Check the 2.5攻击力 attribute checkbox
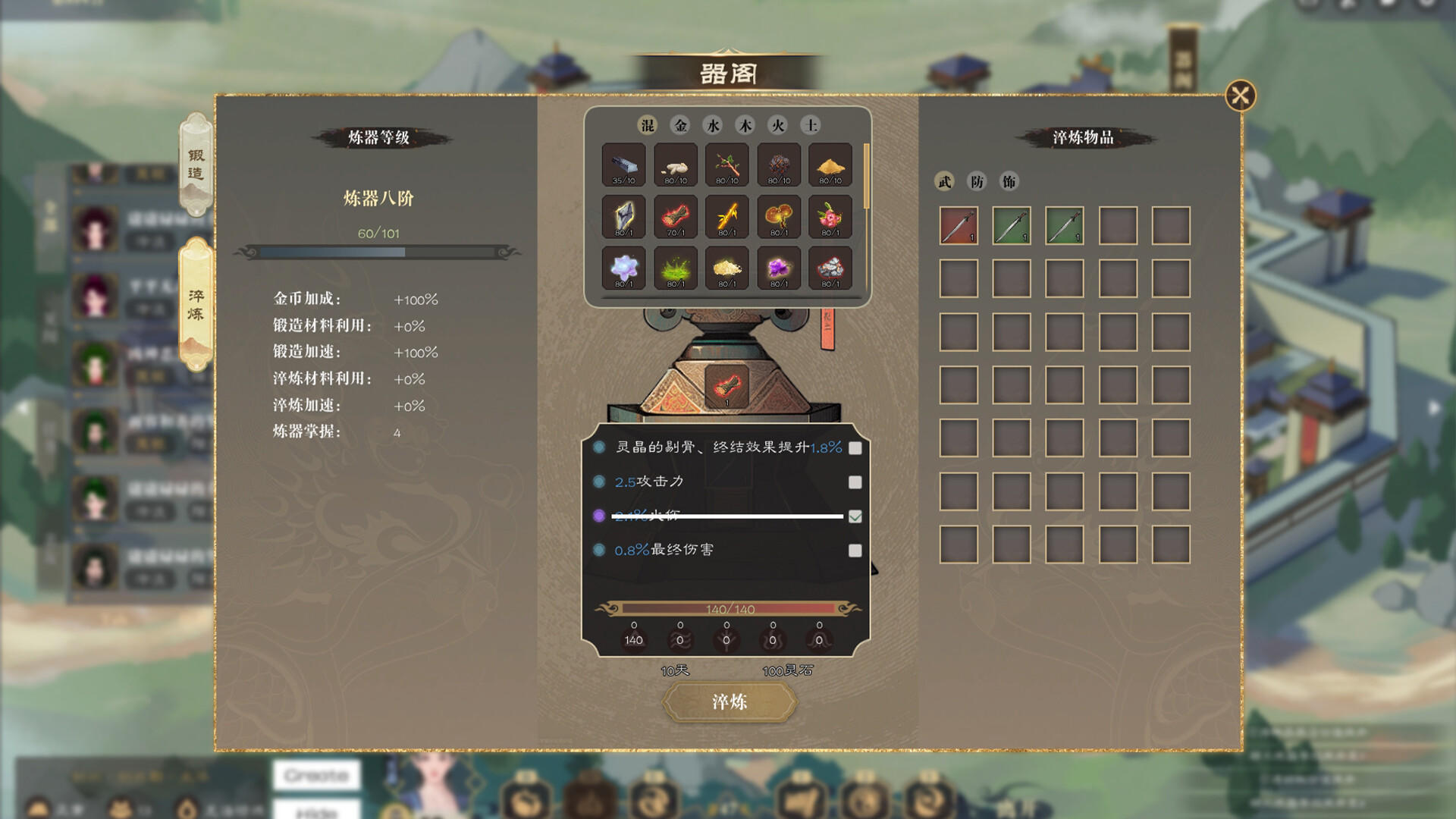1456x819 pixels. click(857, 481)
